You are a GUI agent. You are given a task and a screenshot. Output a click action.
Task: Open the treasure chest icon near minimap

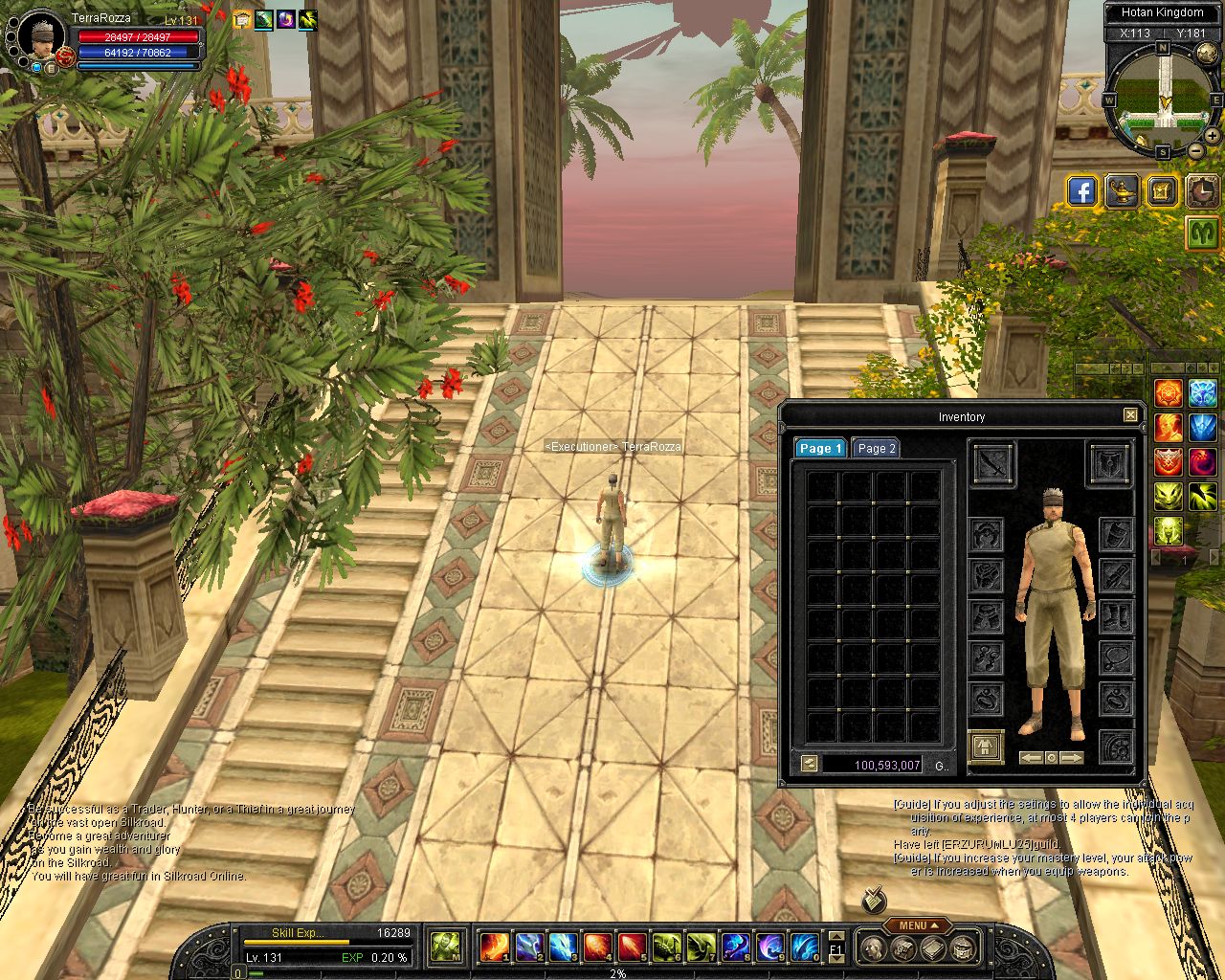(1161, 191)
